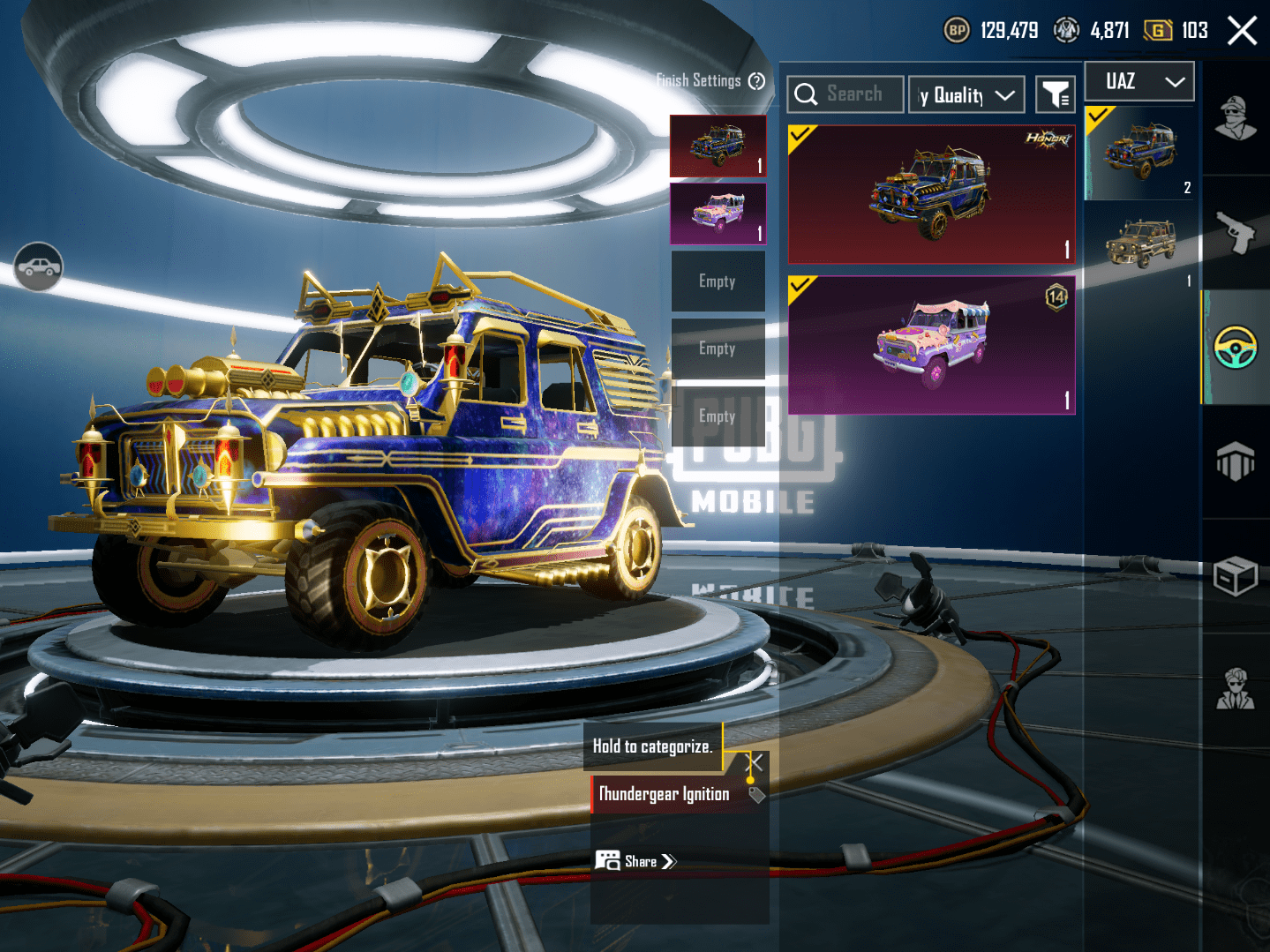Dismiss the Hold to categorize tooltip

(755, 762)
